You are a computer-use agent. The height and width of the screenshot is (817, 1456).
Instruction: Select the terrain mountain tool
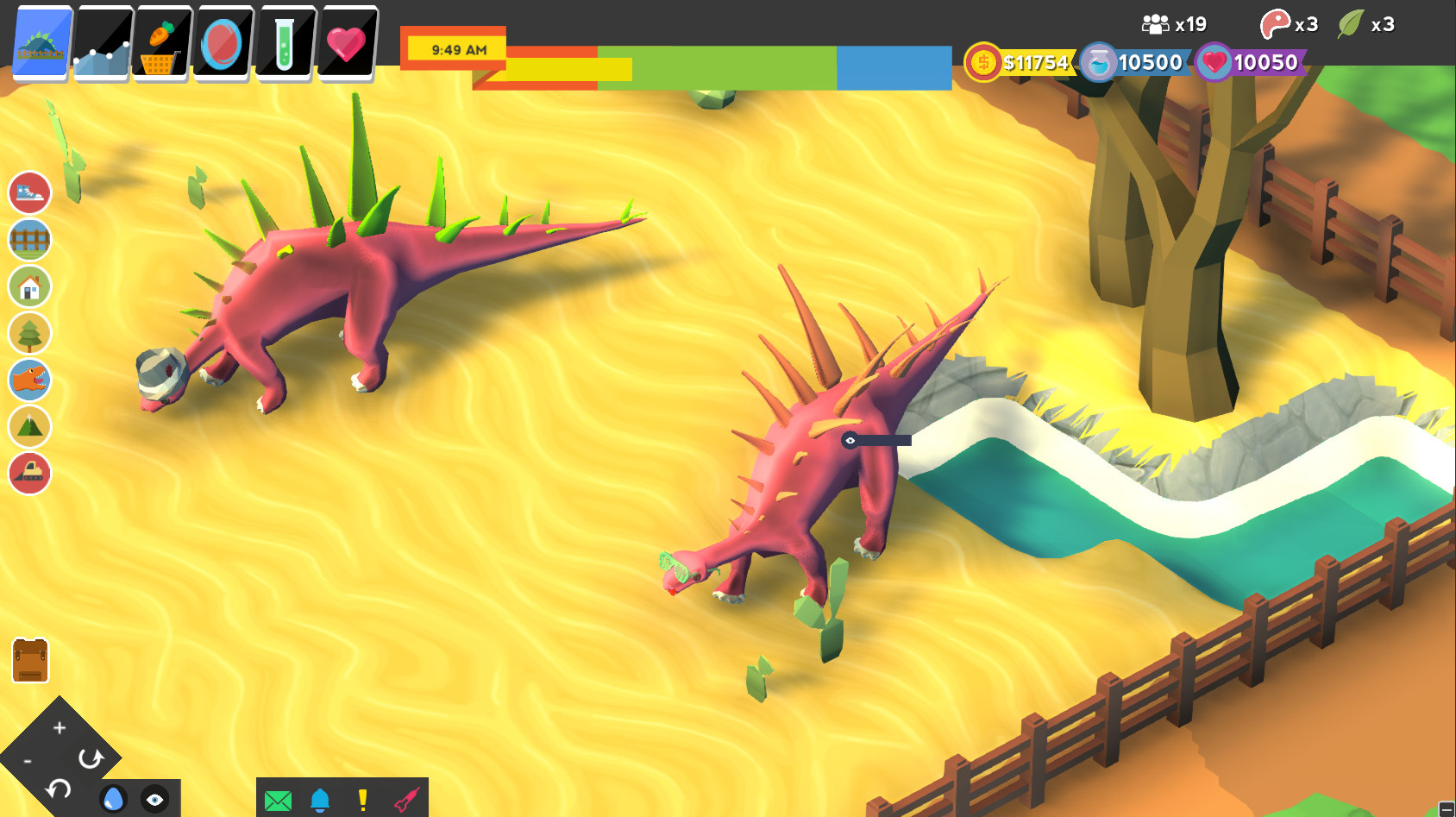tap(29, 427)
